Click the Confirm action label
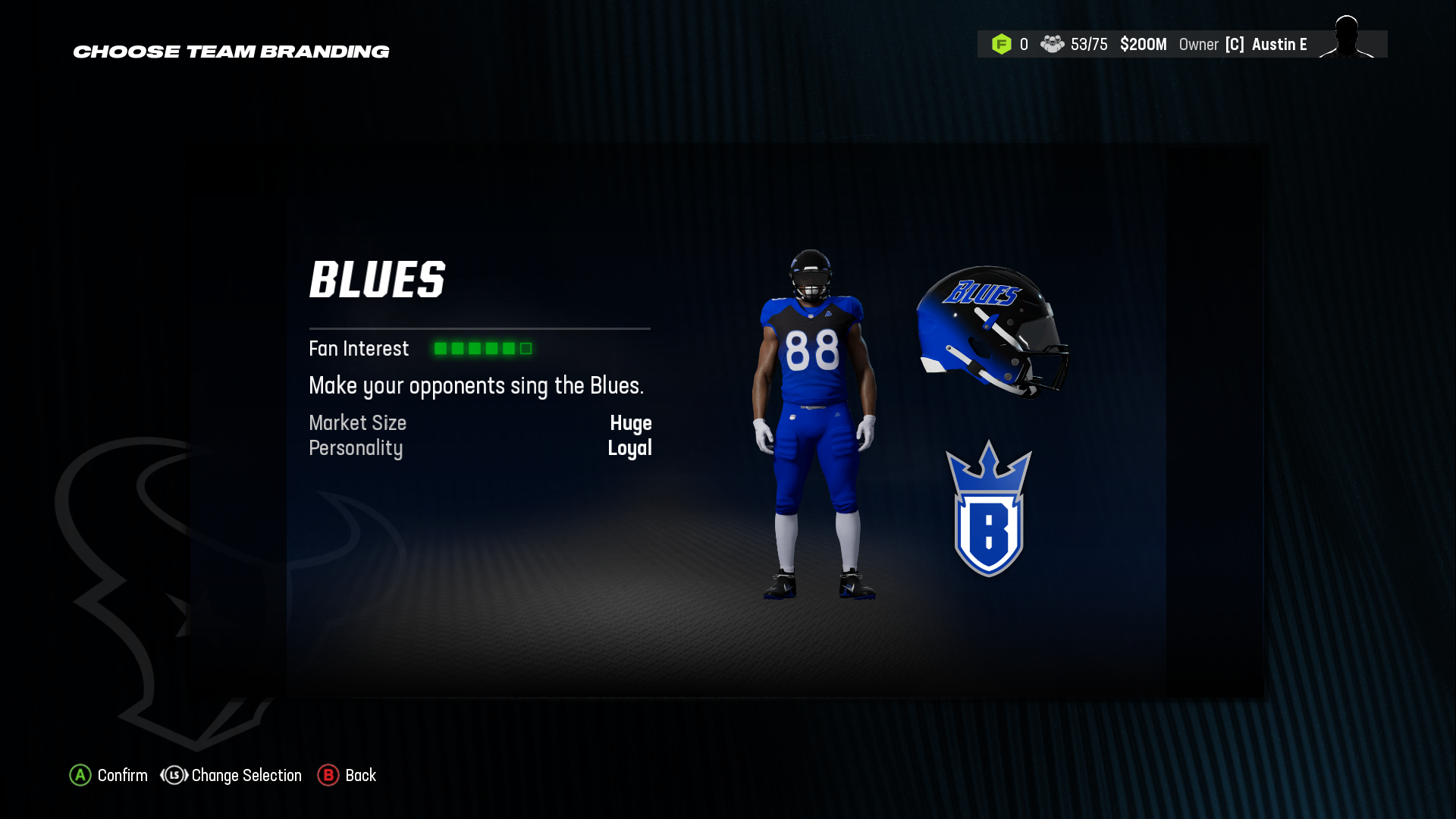 click(x=123, y=775)
